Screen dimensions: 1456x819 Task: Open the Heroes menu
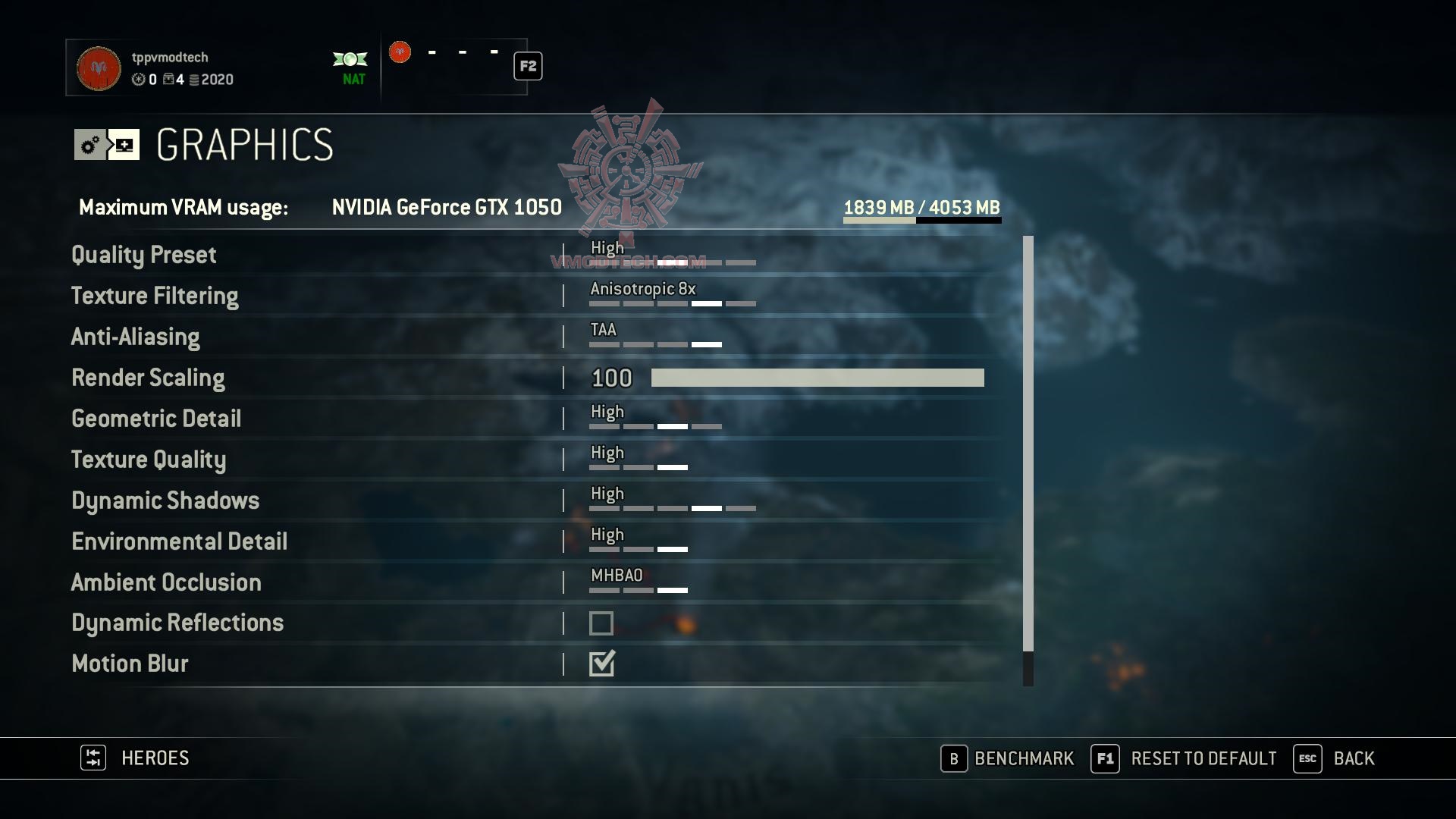(136, 758)
